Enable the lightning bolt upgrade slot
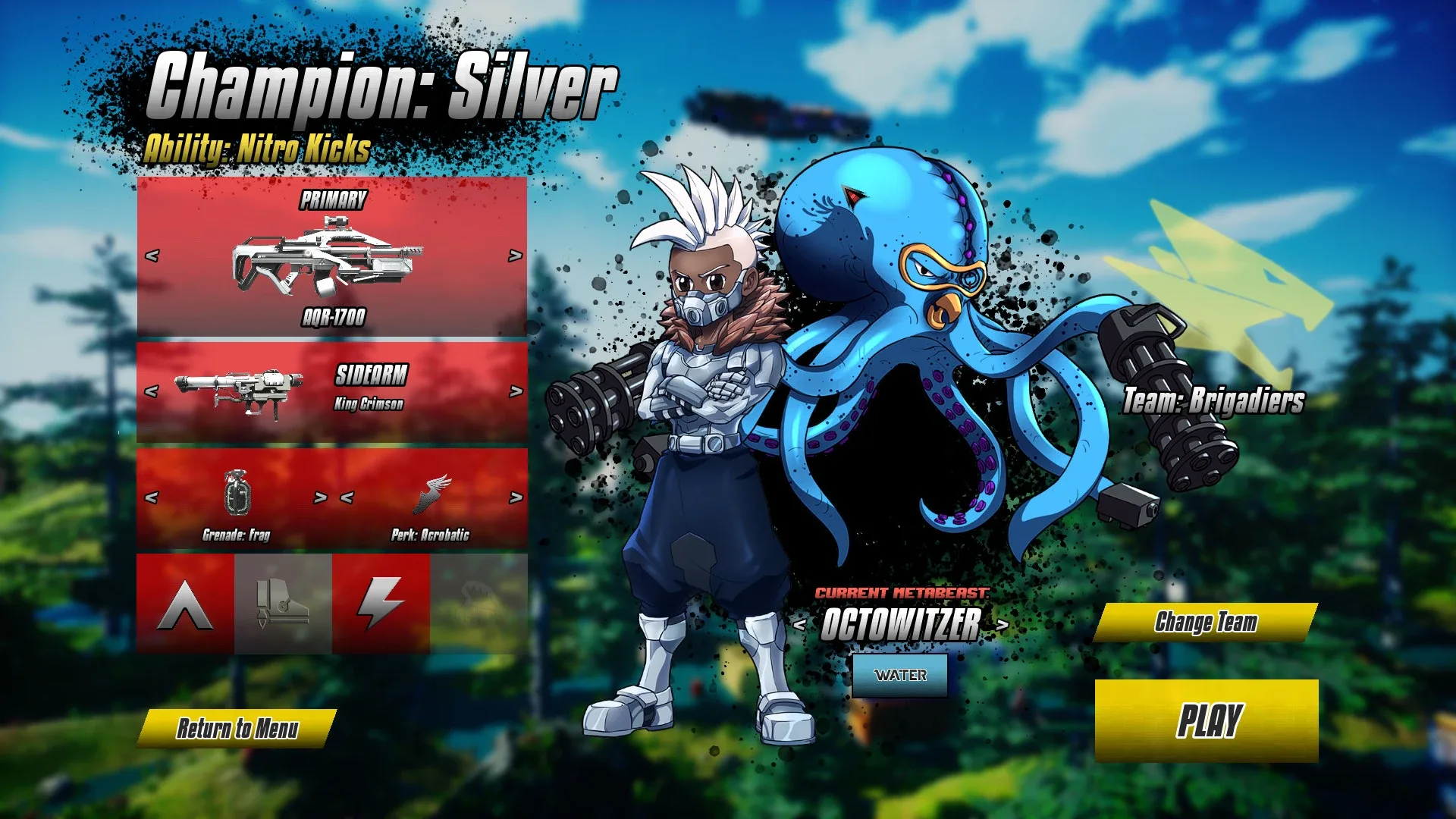Screen dimensions: 1456x819 381,603
